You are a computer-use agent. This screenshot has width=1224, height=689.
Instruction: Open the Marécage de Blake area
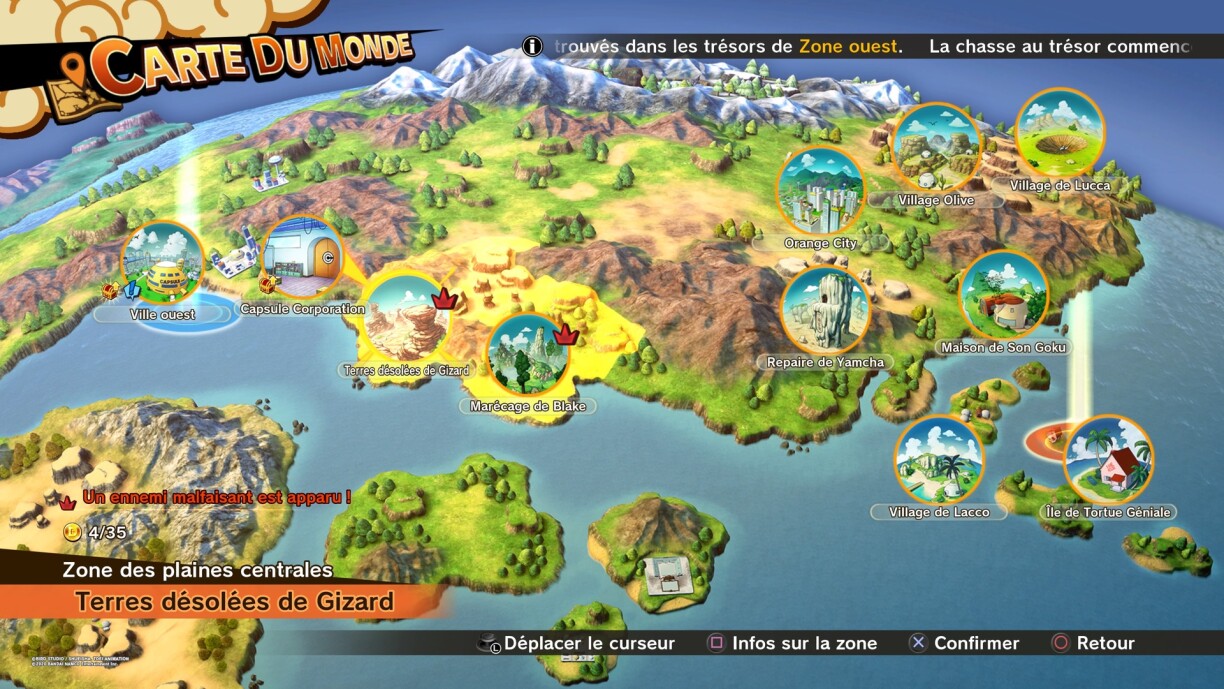(x=527, y=355)
